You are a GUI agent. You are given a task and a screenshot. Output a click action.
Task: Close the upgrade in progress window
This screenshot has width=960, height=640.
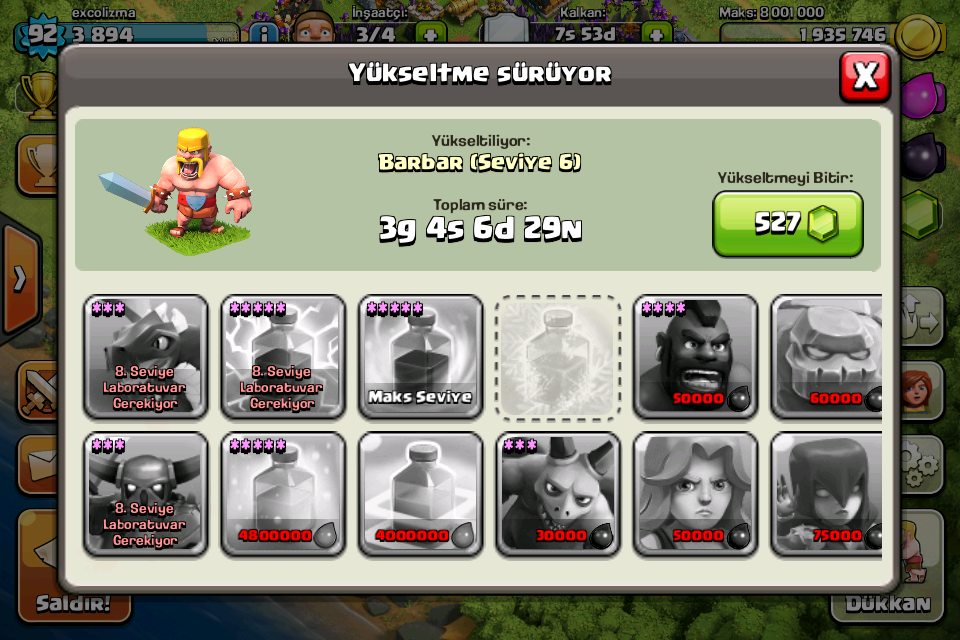tap(864, 75)
